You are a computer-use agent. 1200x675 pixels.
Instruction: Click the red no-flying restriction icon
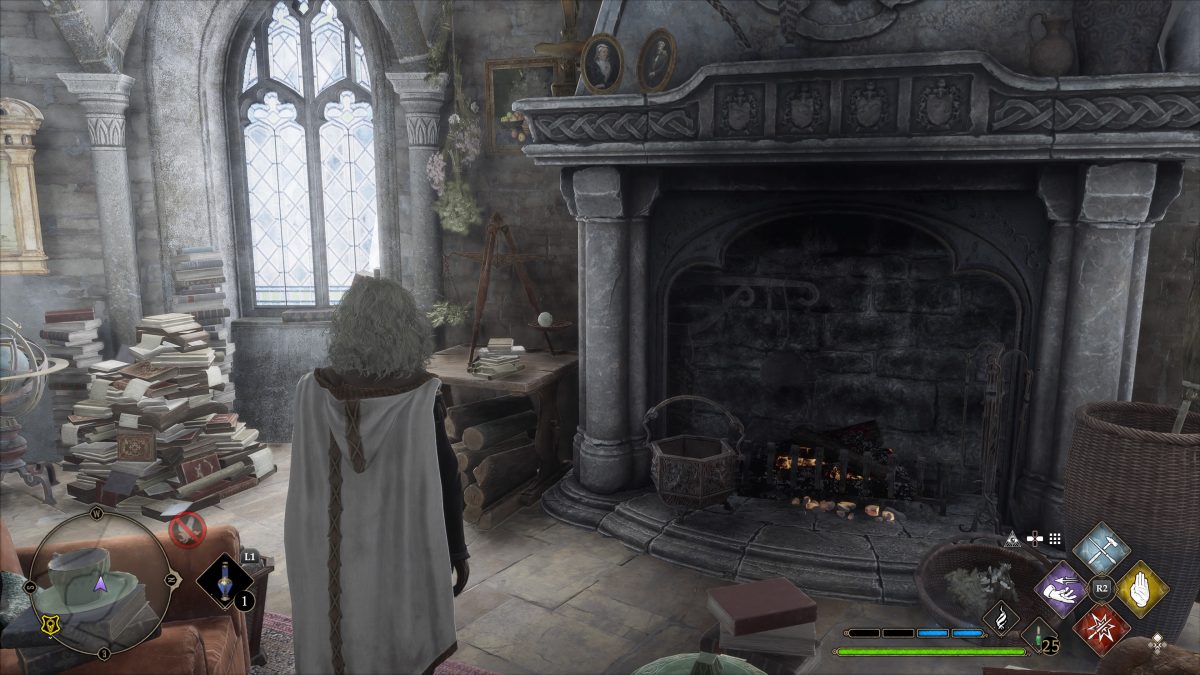coord(187,527)
